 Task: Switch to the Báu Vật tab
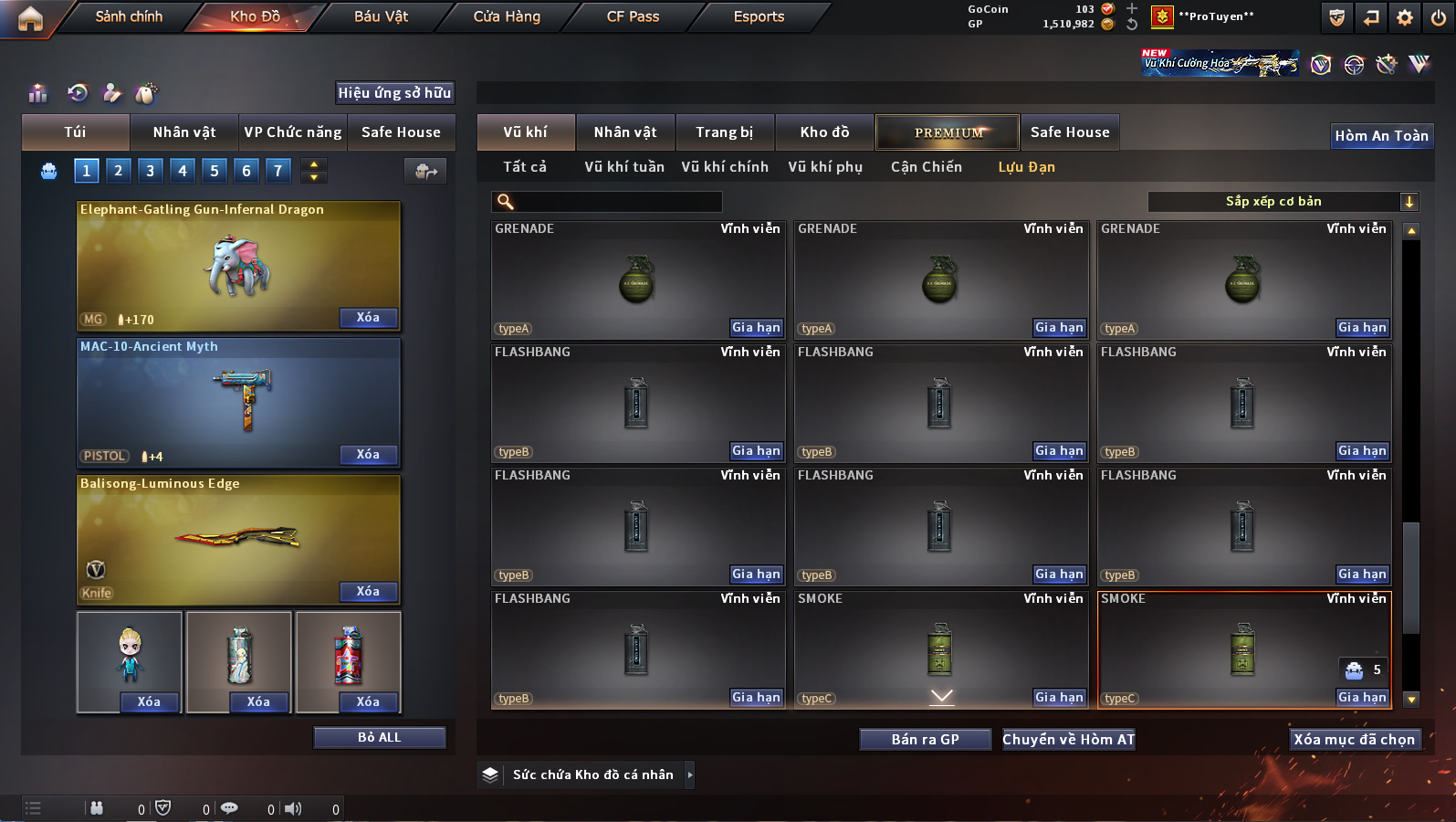(381, 16)
